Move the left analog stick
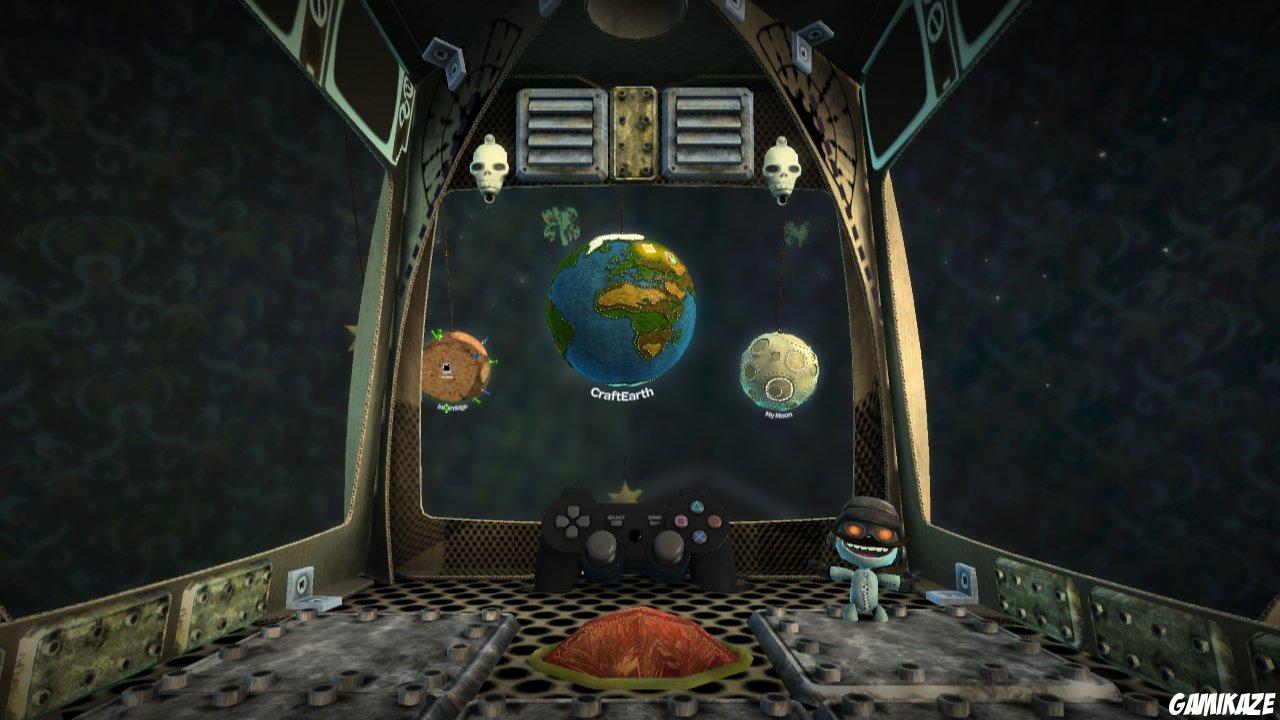The height and width of the screenshot is (720, 1280). pos(603,547)
